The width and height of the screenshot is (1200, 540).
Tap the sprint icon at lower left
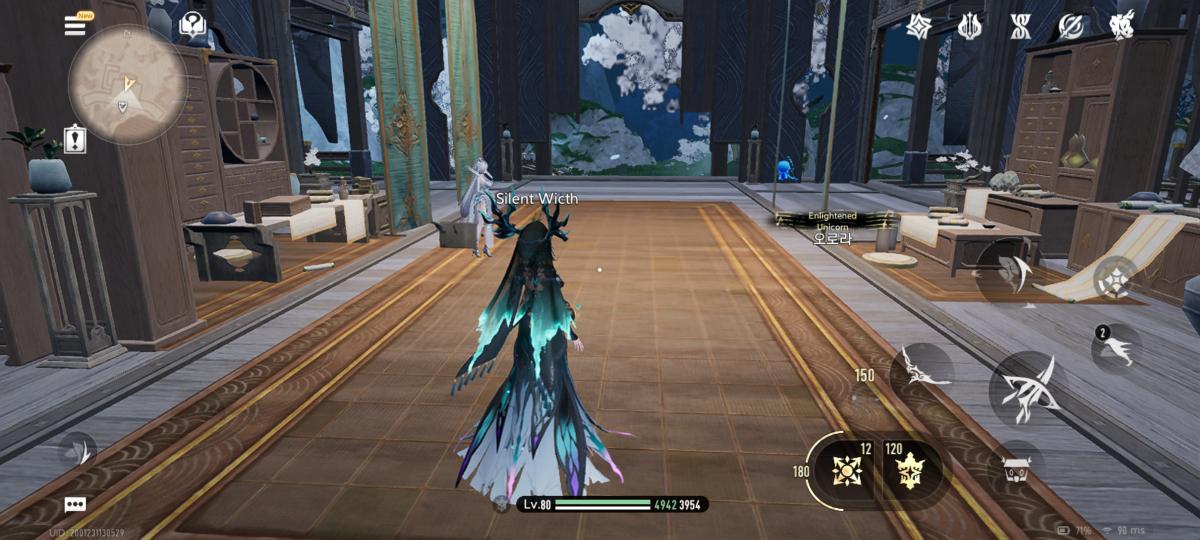(x=76, y=453)
